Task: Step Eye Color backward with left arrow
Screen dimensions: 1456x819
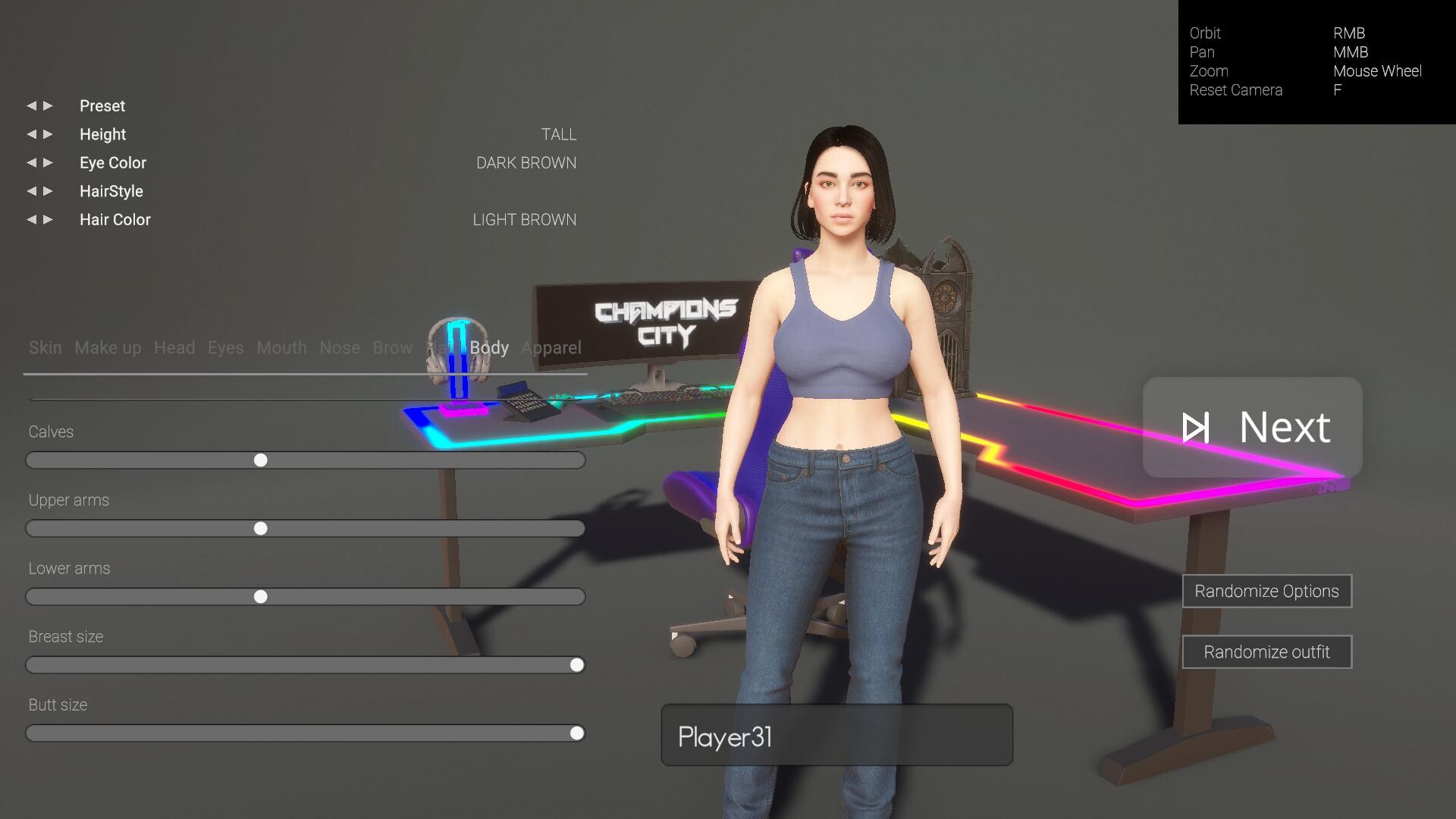Action: coord(31,162)
